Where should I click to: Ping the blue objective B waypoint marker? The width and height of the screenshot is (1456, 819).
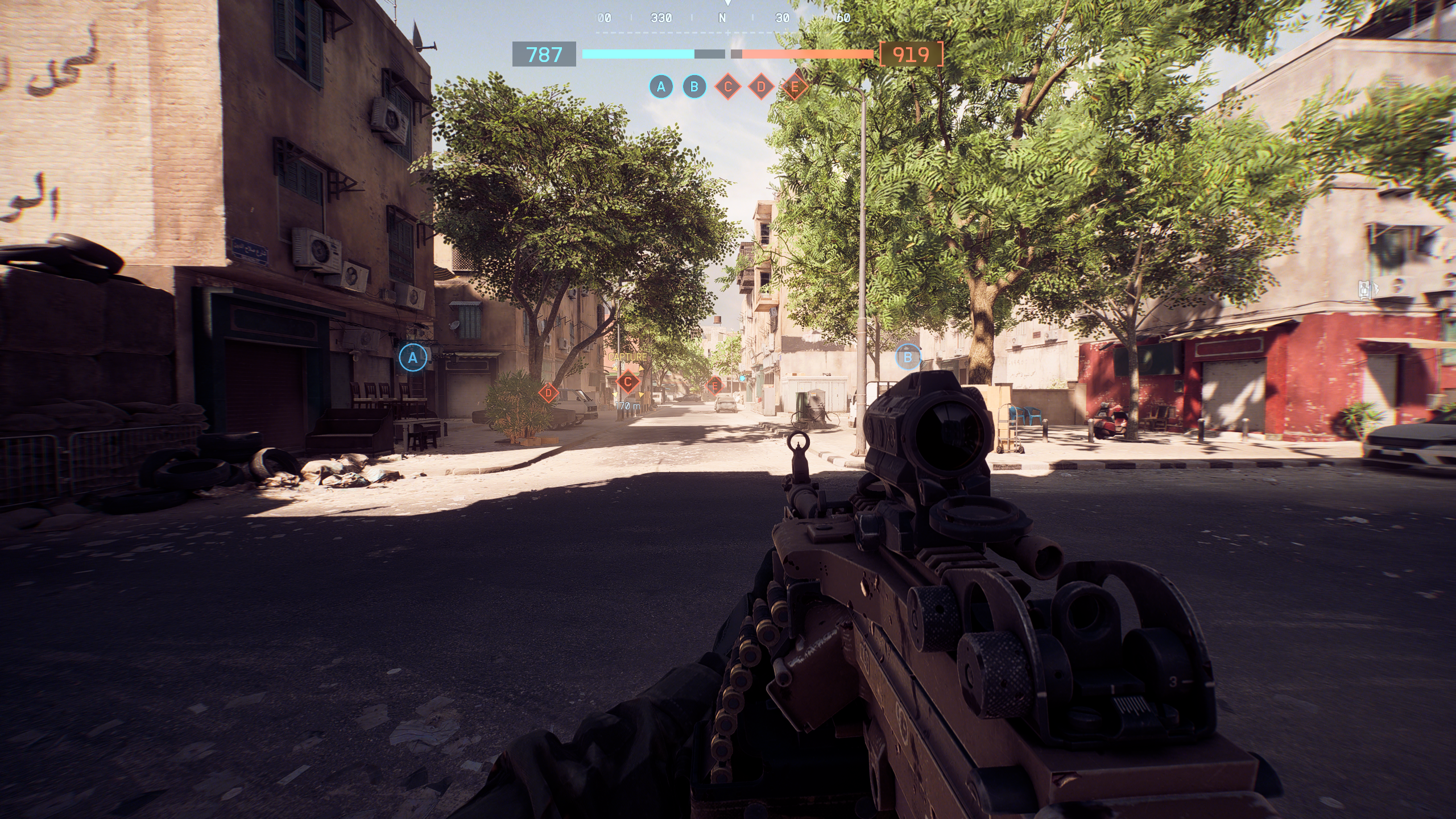(908, 357)
